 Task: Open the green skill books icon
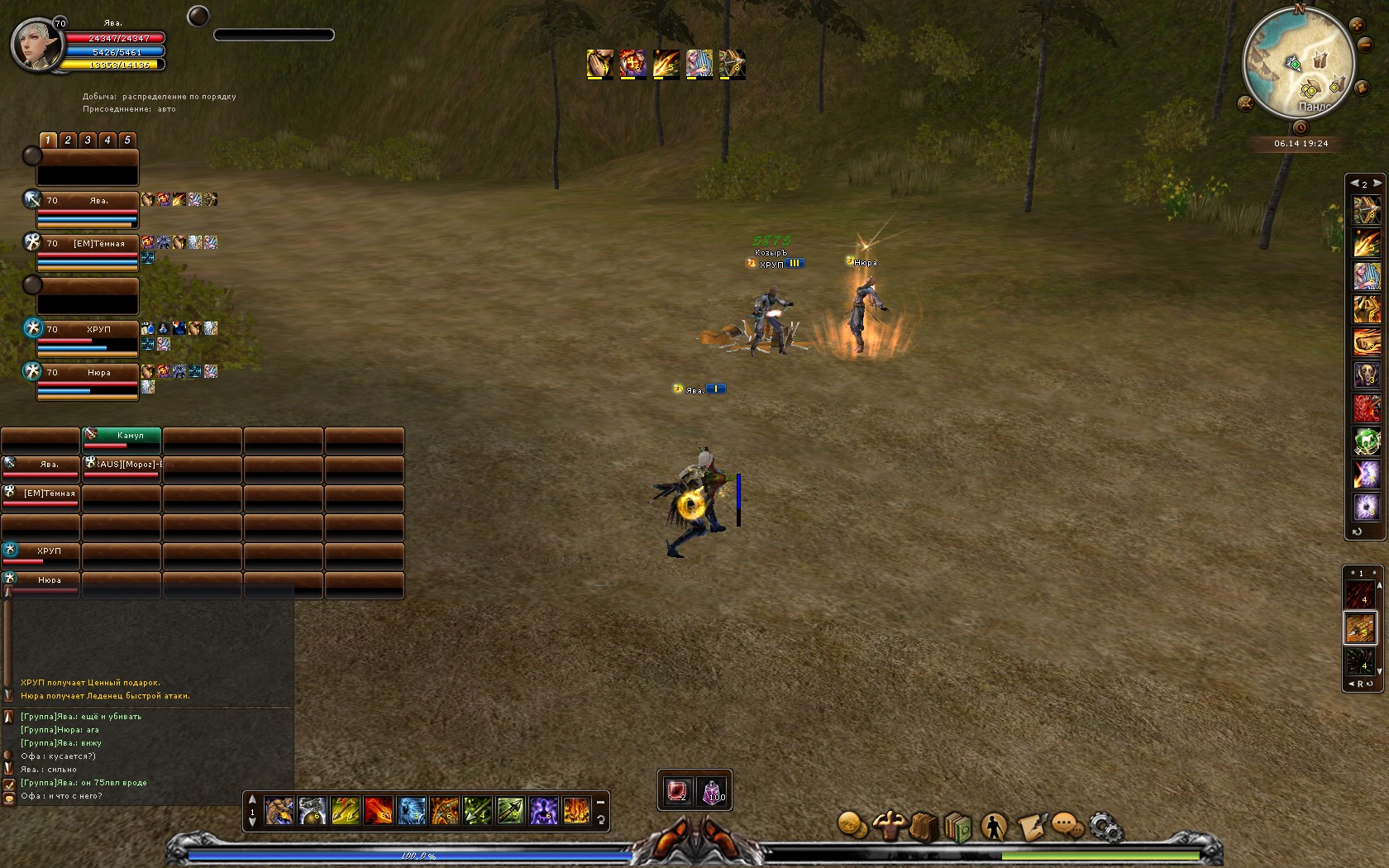click(958, 826)
